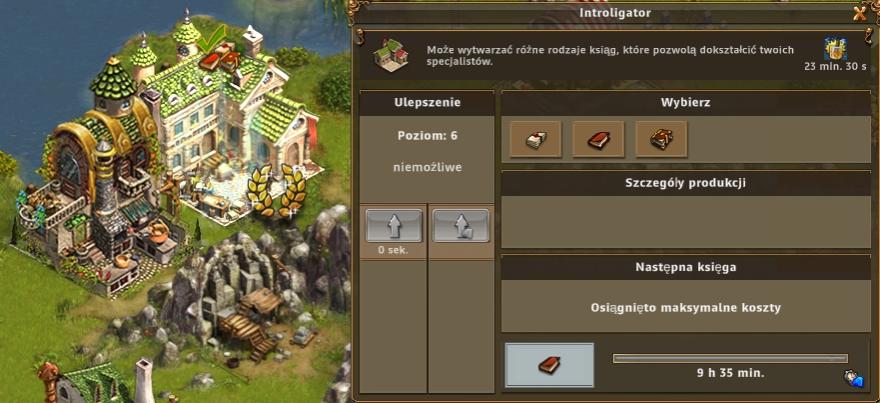Select the manuscript pages book option

pyautogui.click(x=535, y=139)
